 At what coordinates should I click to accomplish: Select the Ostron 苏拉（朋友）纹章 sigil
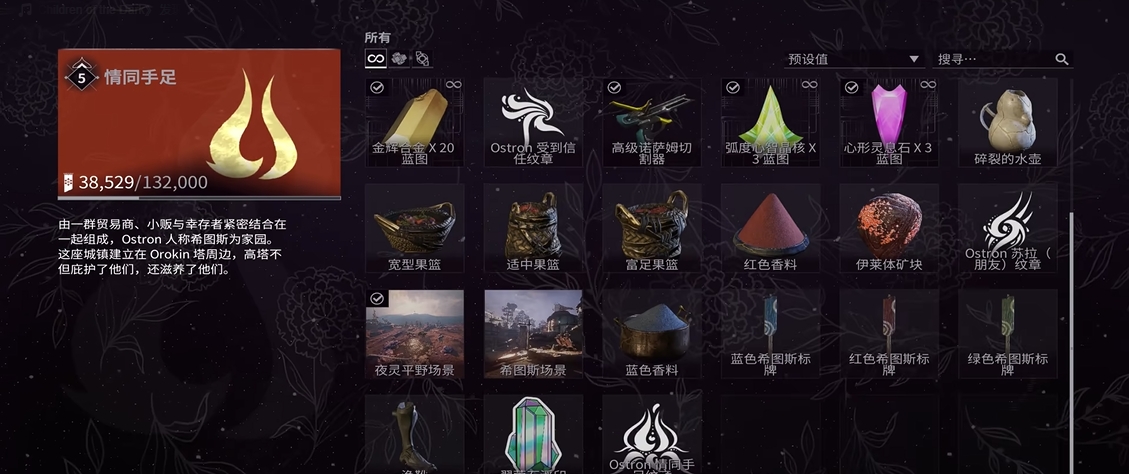click(x=1007, y=228)
